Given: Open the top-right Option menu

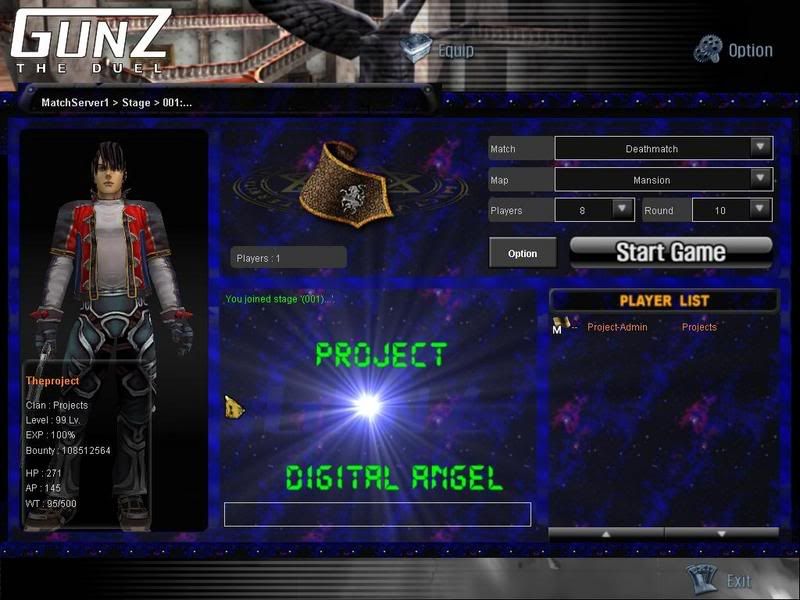Looking at the screenshot, I should (x=735, y=49).
